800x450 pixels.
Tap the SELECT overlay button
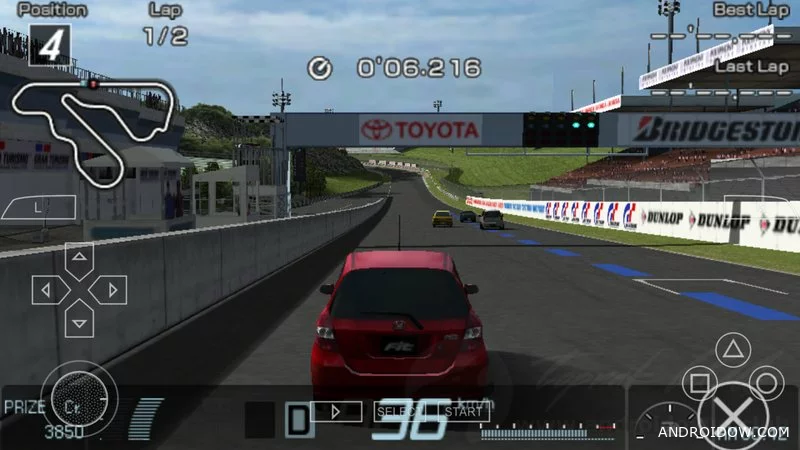tap(394, 411)
